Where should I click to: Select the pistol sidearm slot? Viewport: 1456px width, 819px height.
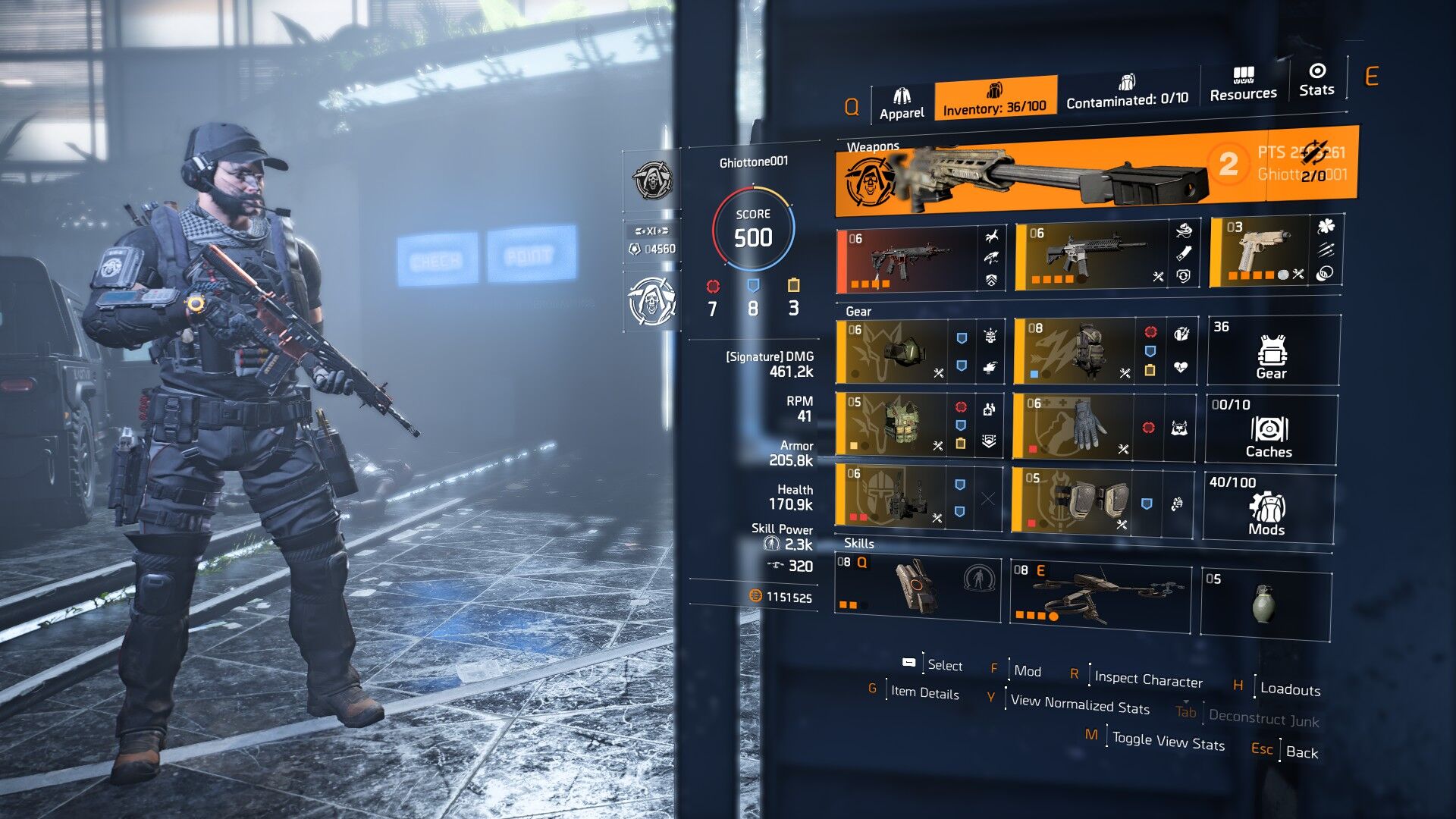click(x=1260, y=252)
